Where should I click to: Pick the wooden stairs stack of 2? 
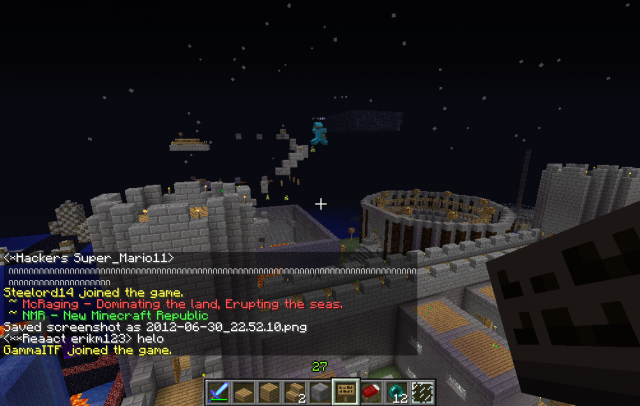point(295,391)
